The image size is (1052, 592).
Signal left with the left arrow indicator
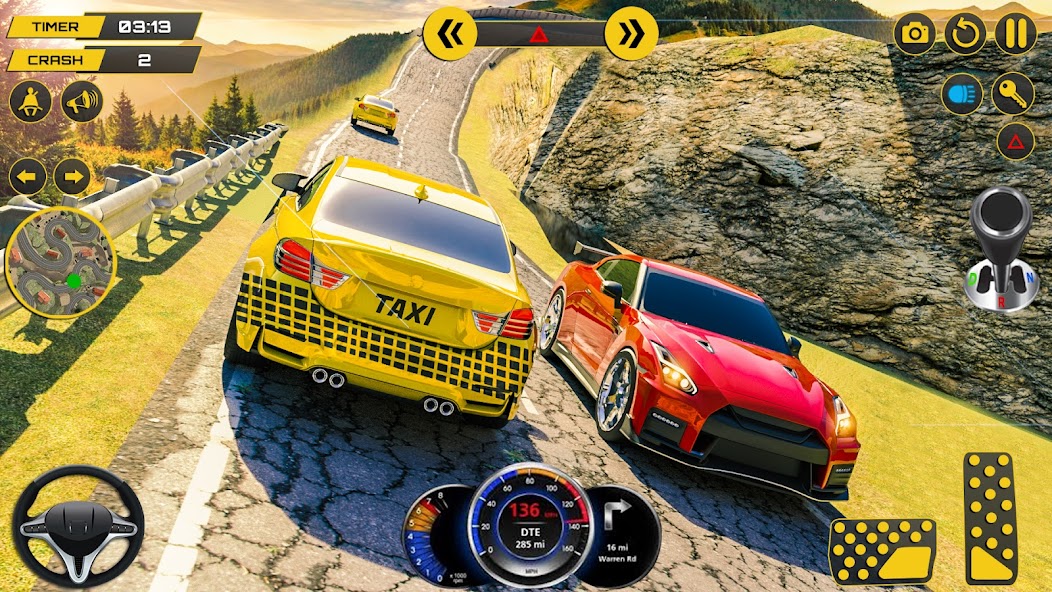28,177
